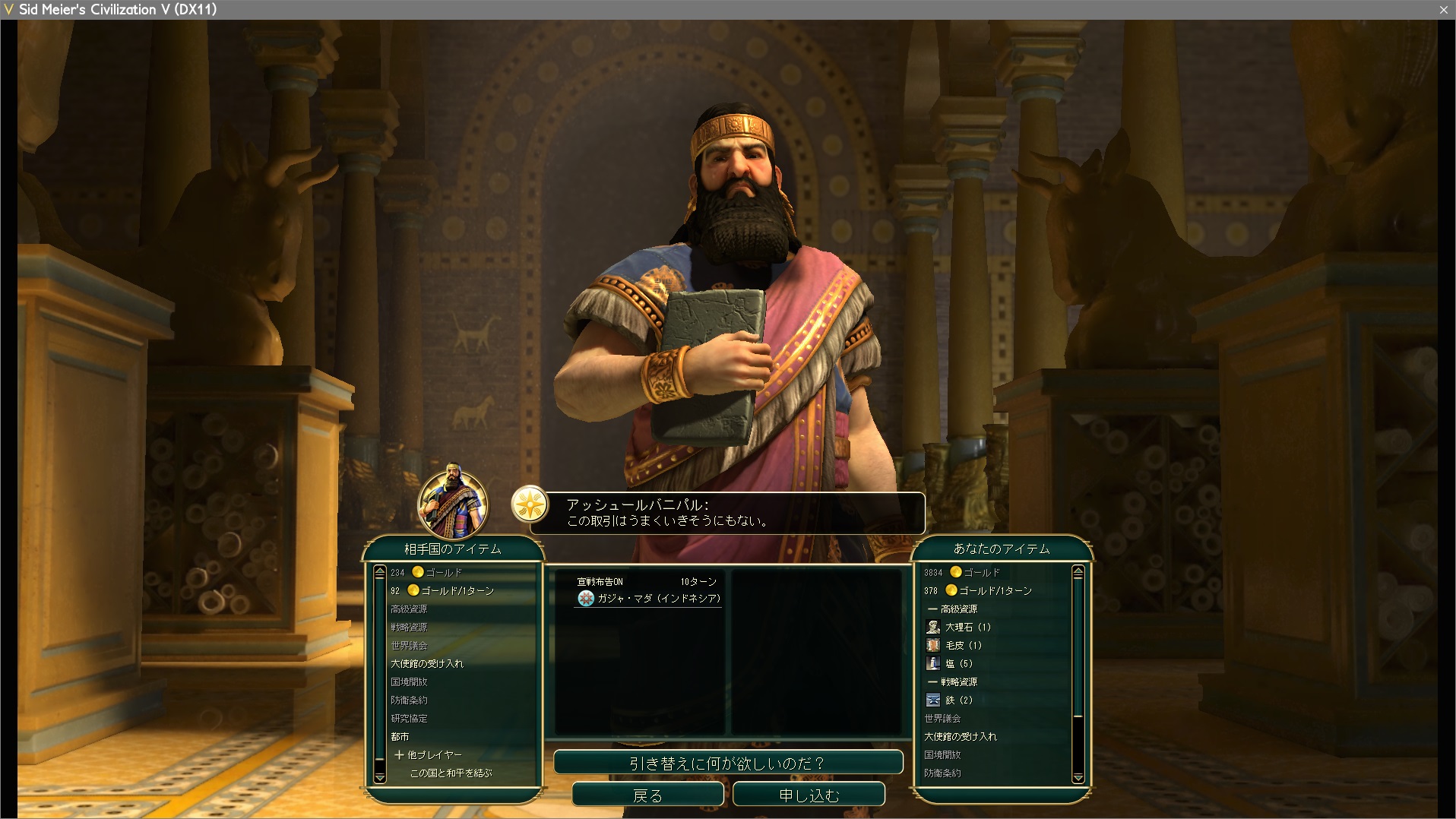The height and width of the screenshot is (819, 1456).
Task: Request 研究協定 from opponent's items
Action: click(409, 718)
